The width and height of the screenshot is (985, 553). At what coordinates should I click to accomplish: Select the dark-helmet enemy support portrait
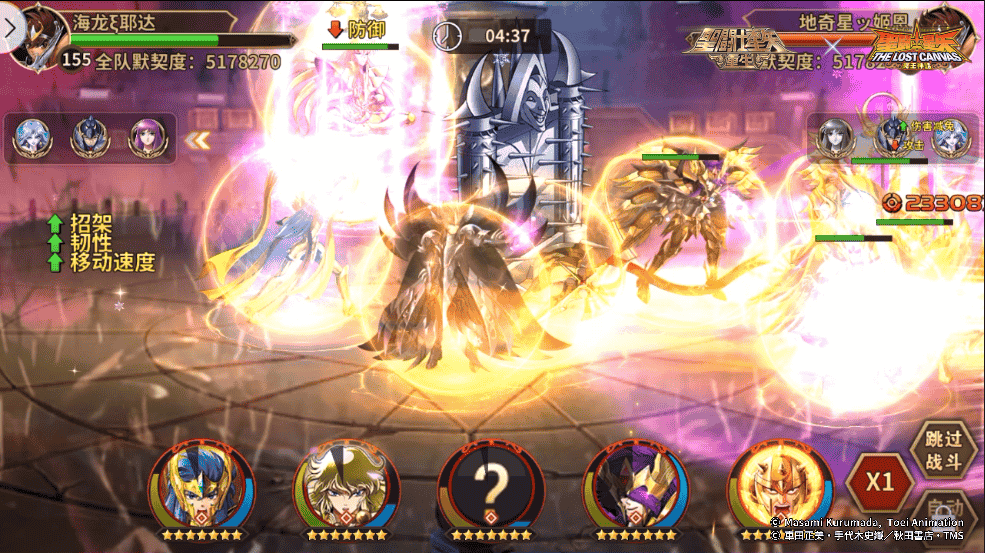[x=890, y=137]
